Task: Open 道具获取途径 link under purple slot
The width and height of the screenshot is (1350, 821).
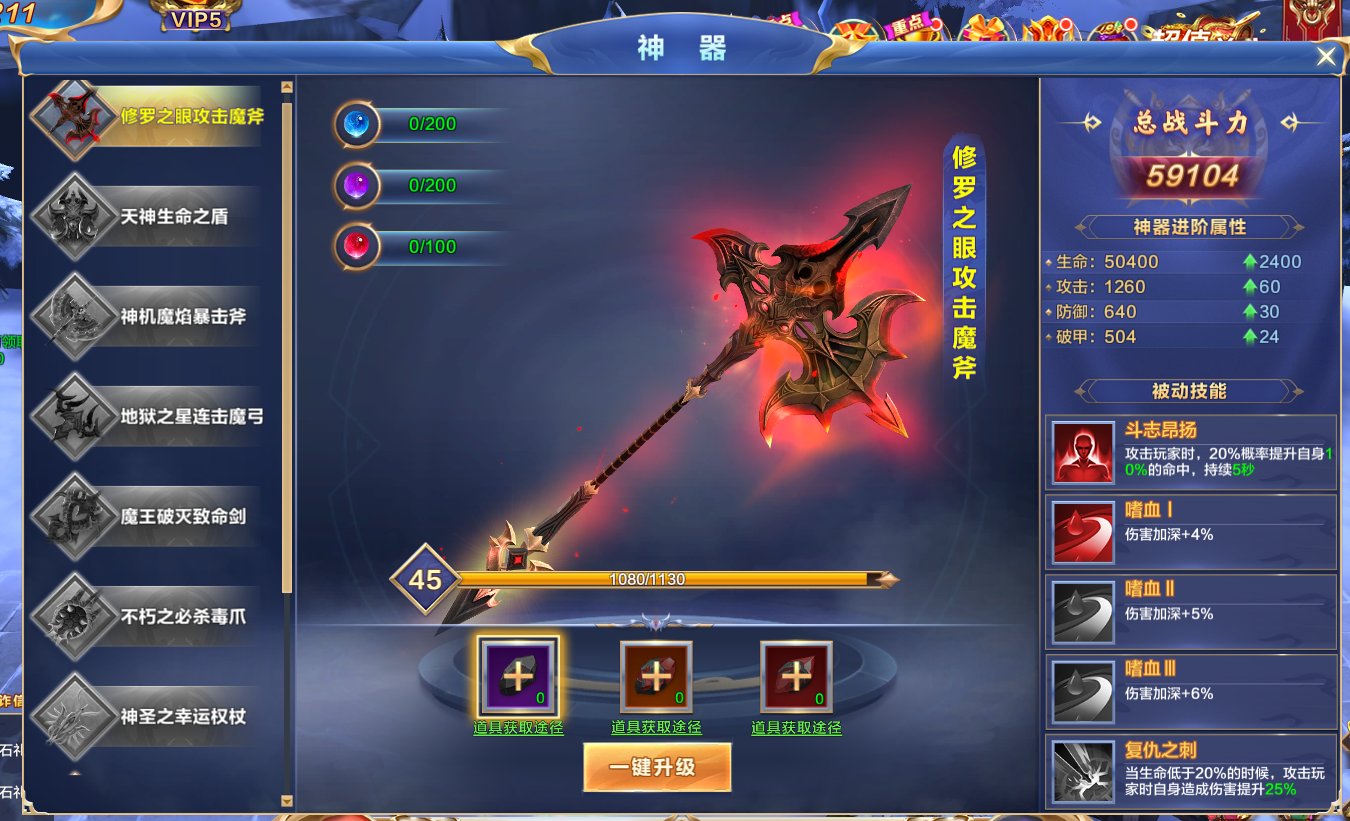Action: (518, 728)
